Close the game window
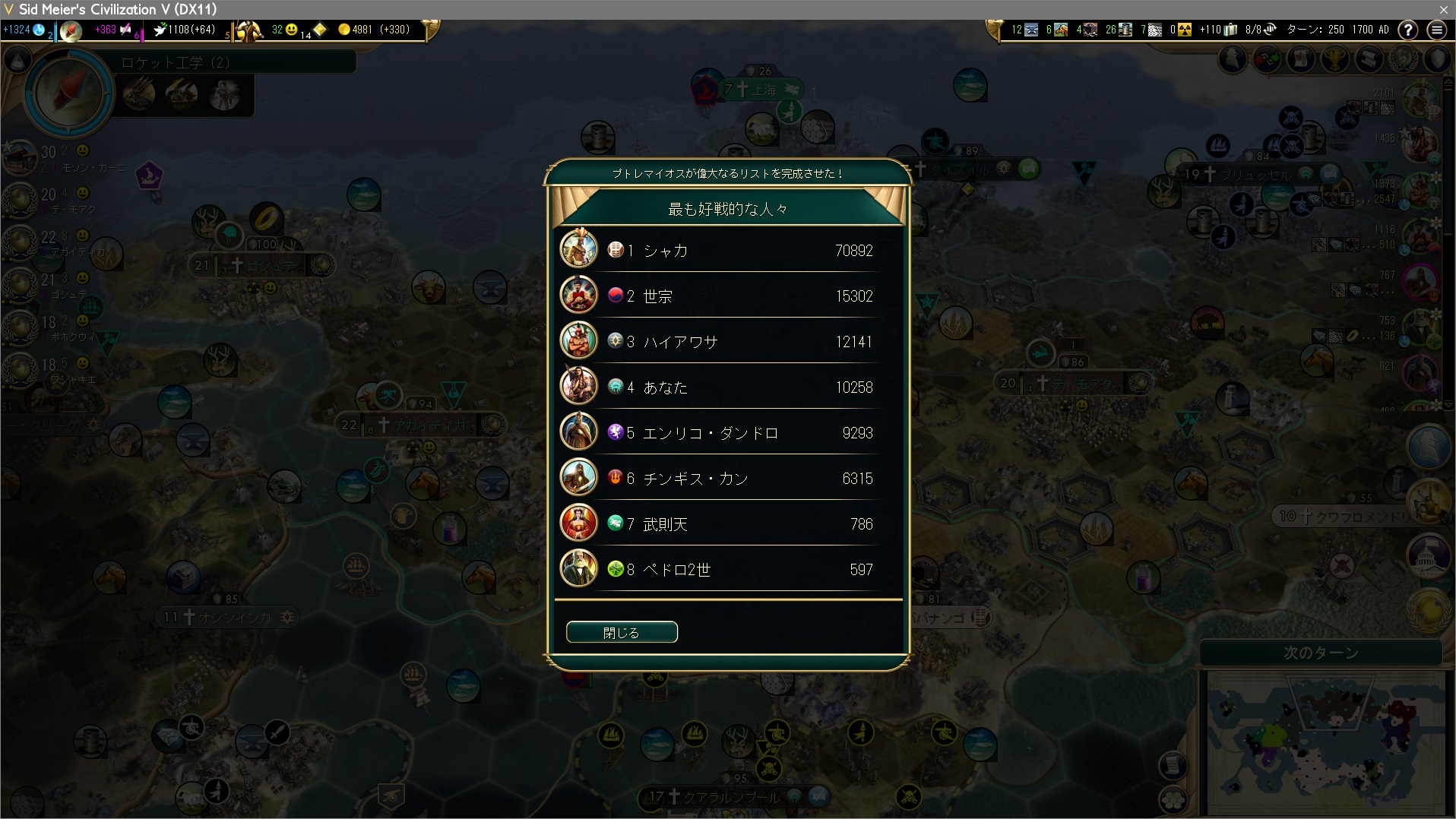 (1443, 9)
